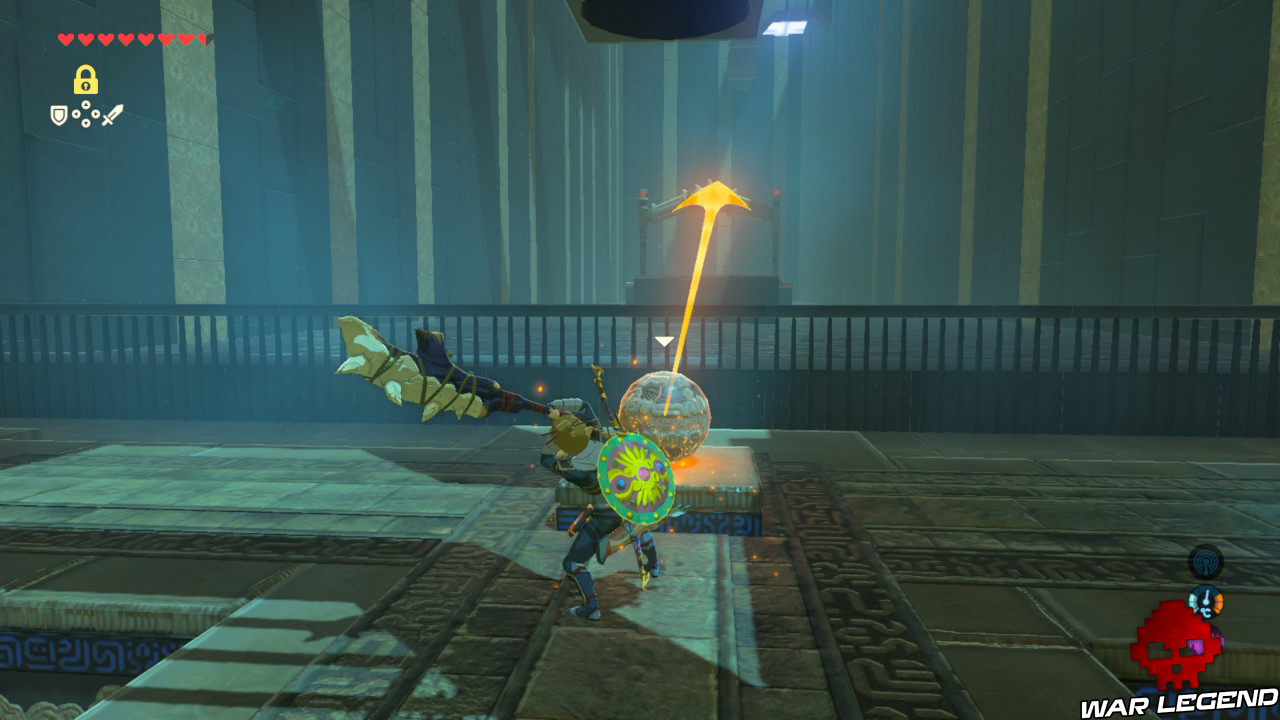Select the shield icon in the HUD
The height and width of the screenshot is (720, 1280).
[59, 114]
